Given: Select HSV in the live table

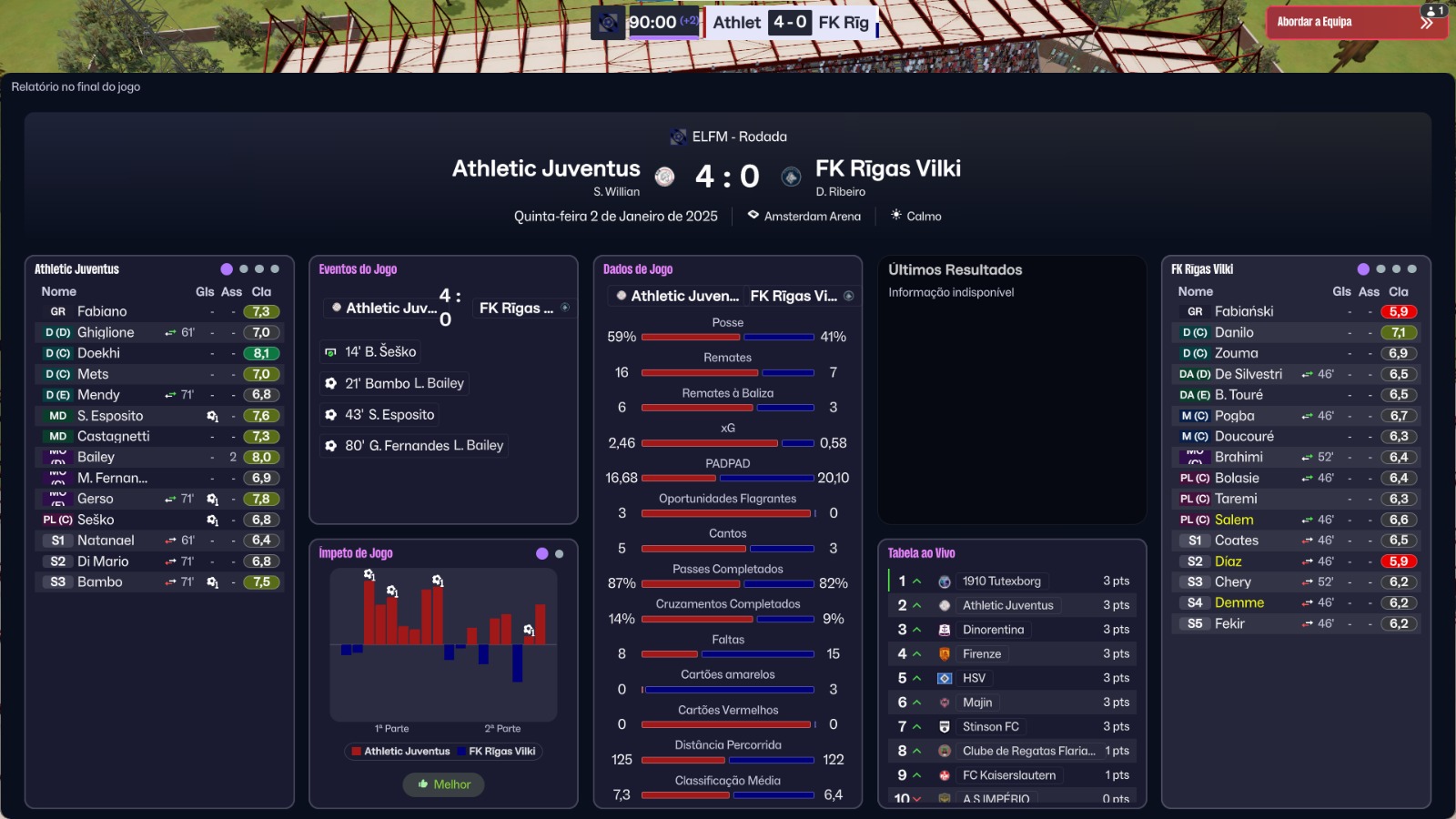Looking at the screenshot, I should [x=974, y=678].
